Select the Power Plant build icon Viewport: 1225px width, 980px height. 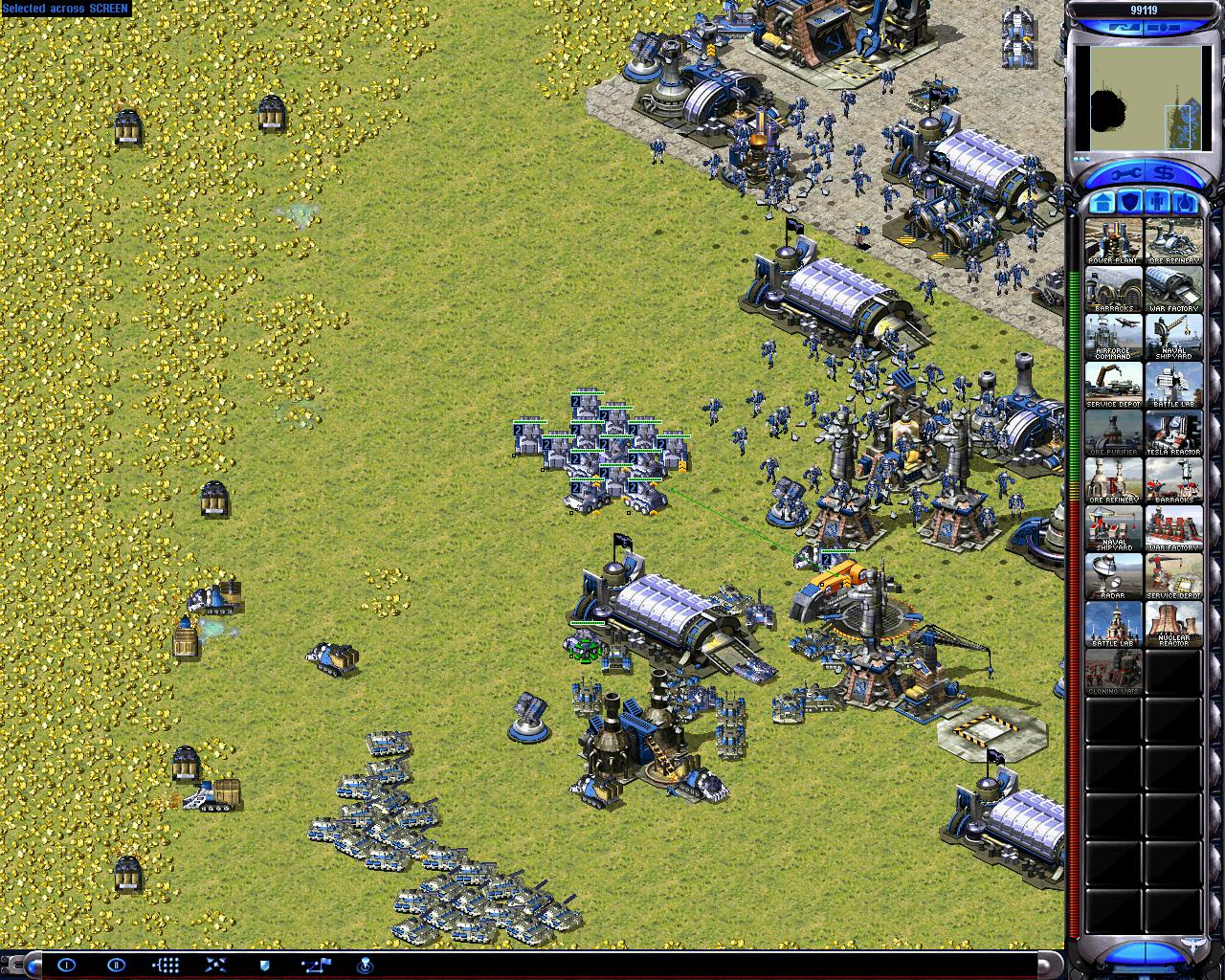[x=1114, y=241]
